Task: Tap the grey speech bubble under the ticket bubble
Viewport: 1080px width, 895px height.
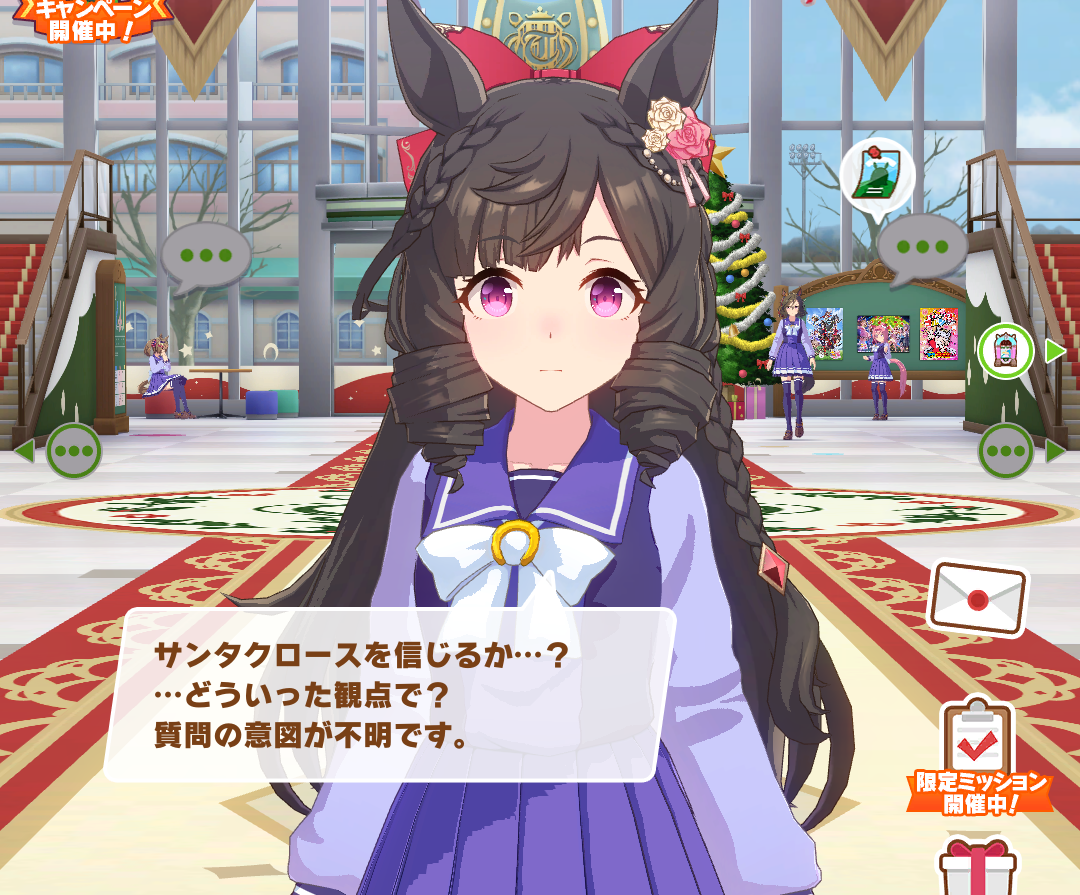Action: click(921, 247)
